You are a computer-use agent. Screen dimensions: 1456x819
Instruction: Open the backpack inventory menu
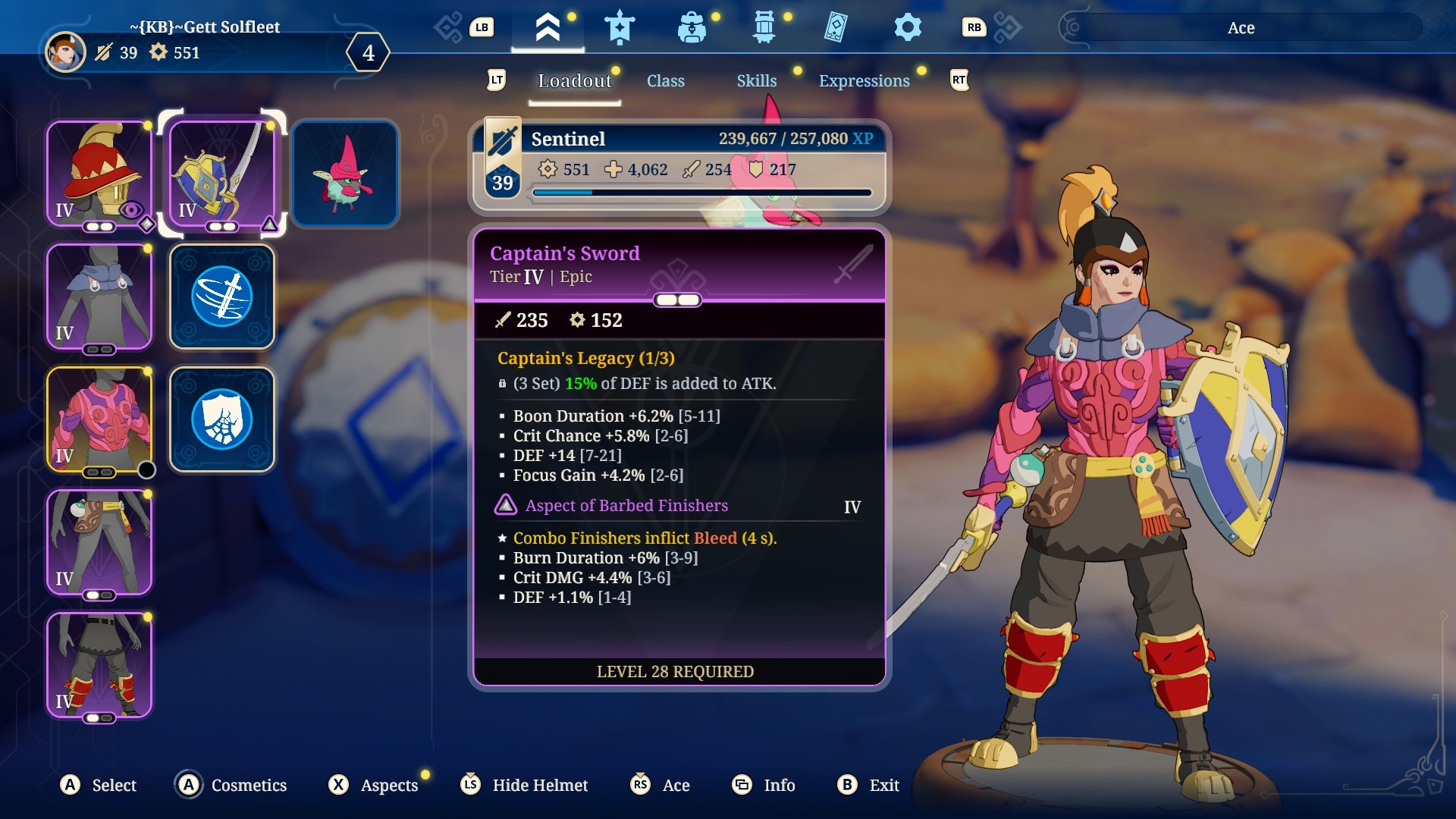(x=691, y=28)
